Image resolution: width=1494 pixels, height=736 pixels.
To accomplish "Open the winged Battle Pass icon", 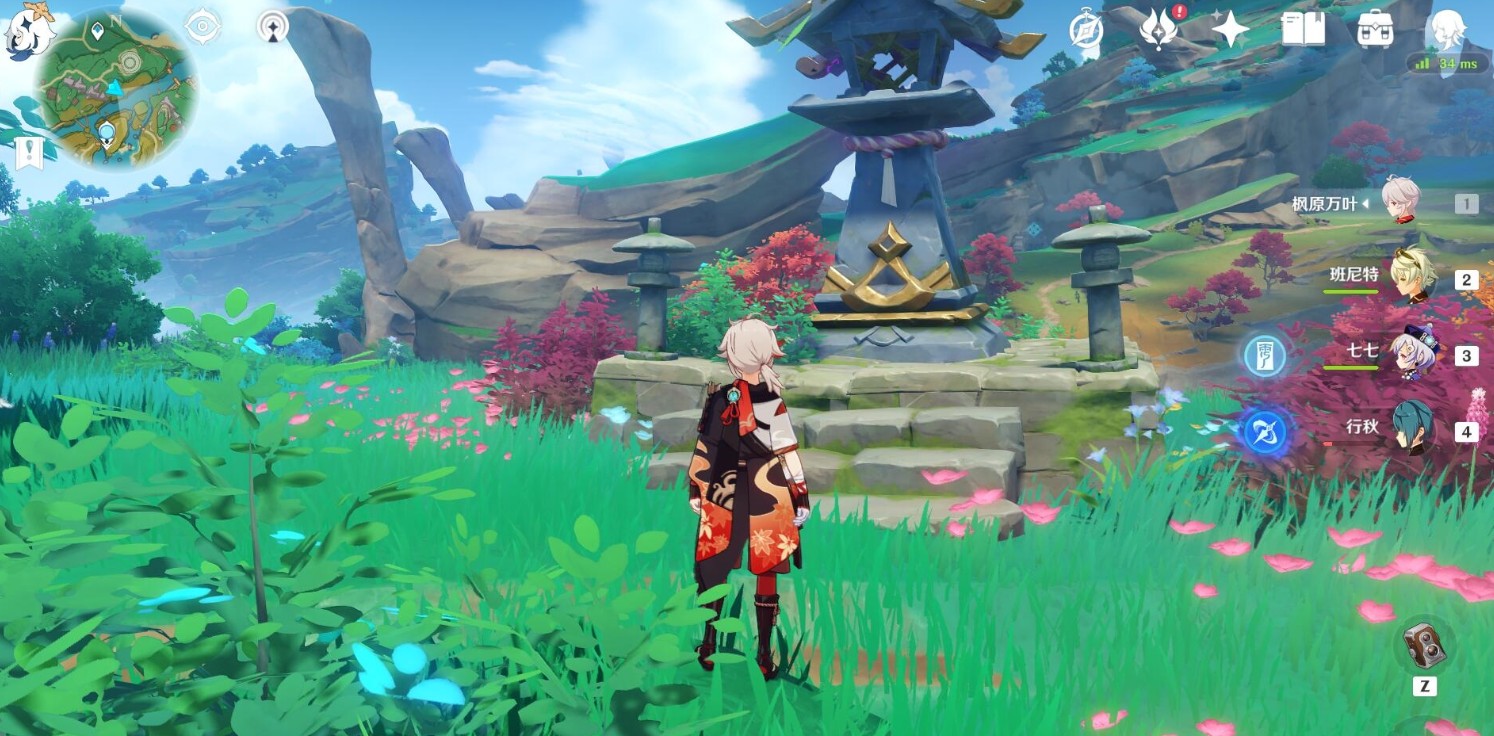I will [1159, 29].
